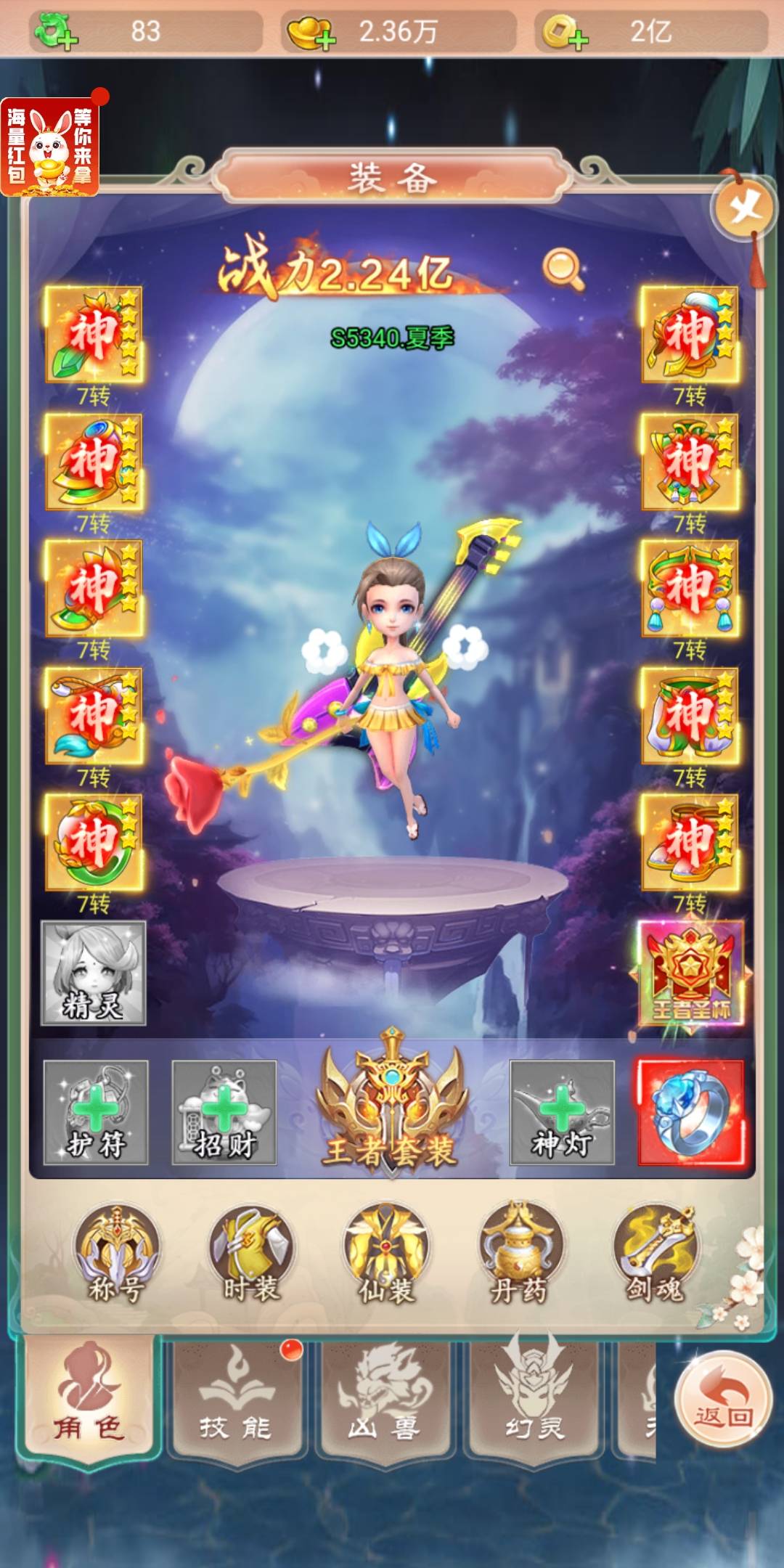
Task: Tap the magnifying glass inspect icon
Action: 563,269
